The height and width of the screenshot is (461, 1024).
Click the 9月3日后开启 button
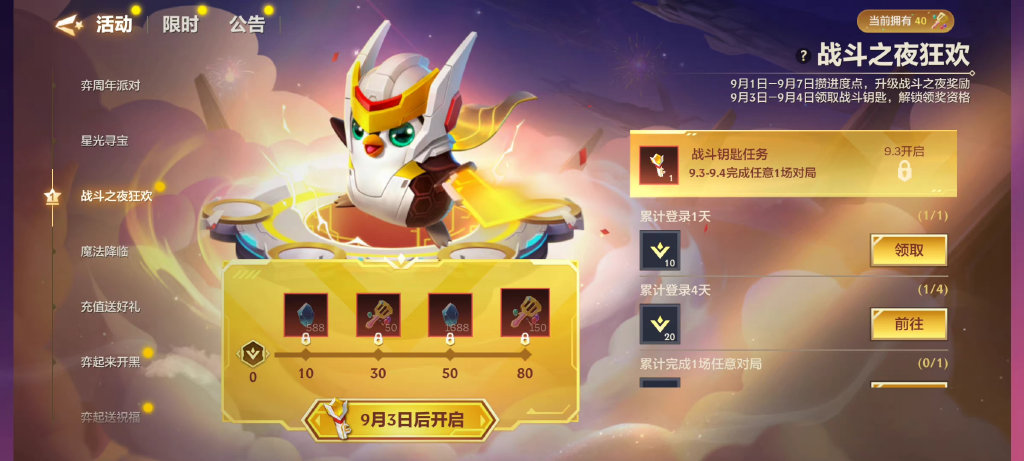point(400,419)
